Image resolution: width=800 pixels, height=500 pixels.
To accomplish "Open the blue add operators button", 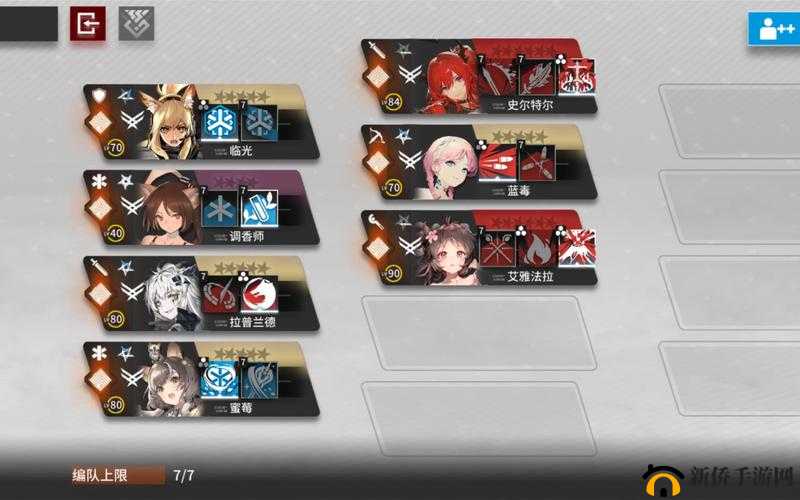I will 774,27.
